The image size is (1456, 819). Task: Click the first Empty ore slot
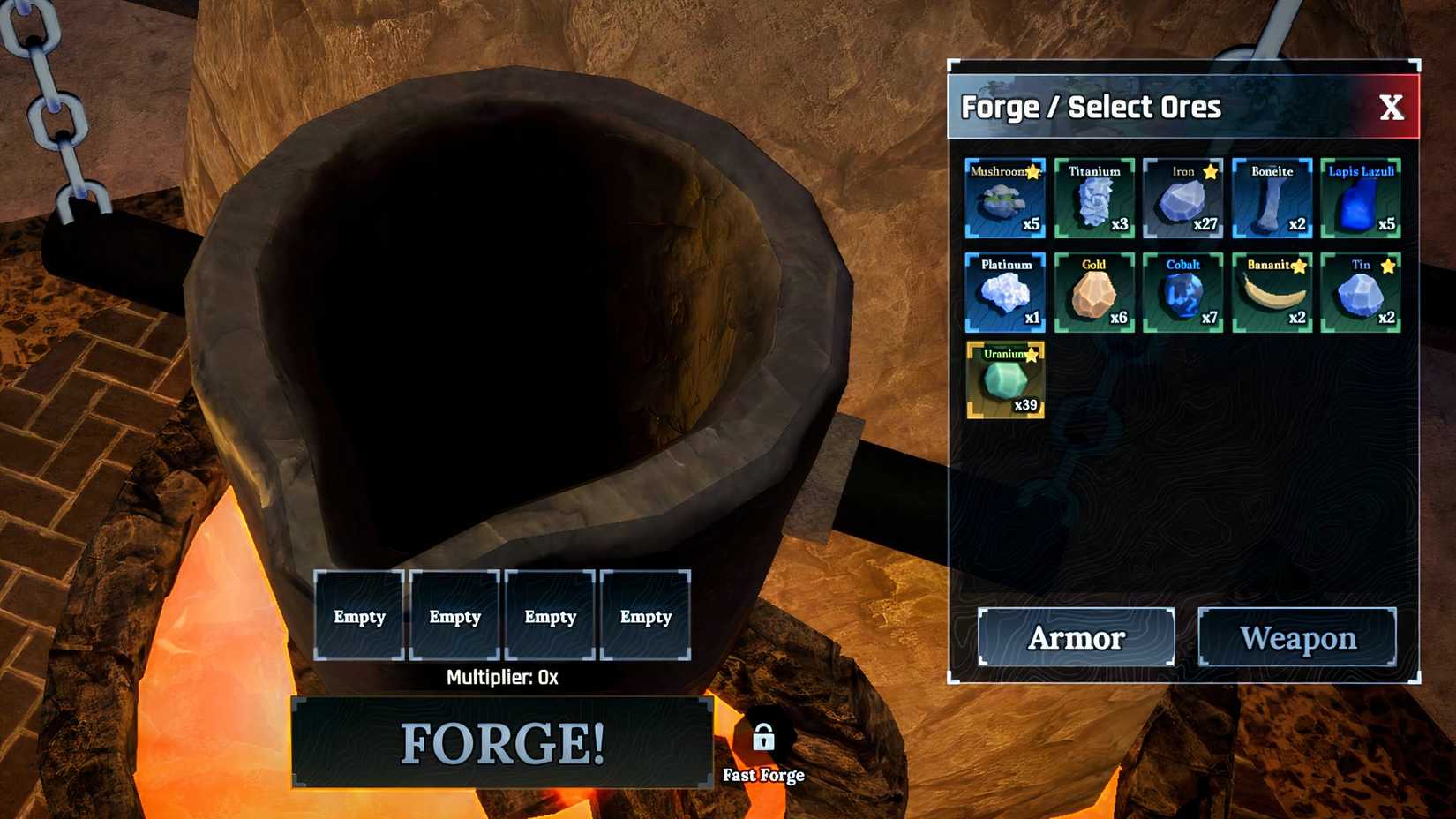pyautogui.click(x=359, y=616)
